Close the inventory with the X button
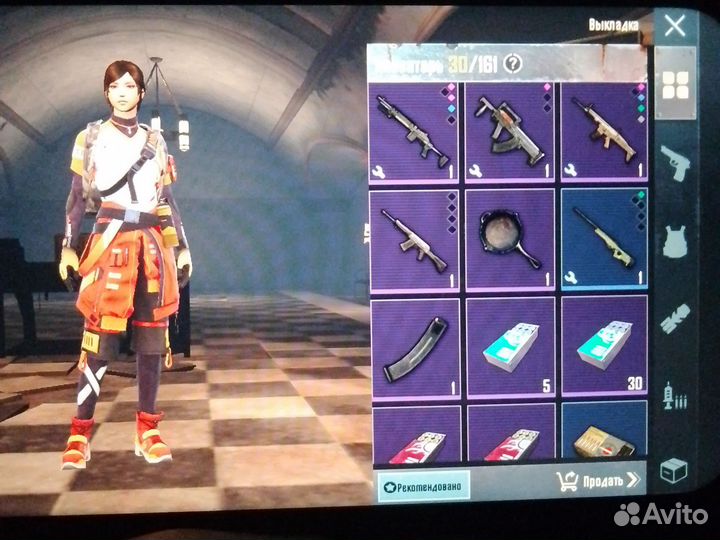 (x=675, y=26)
